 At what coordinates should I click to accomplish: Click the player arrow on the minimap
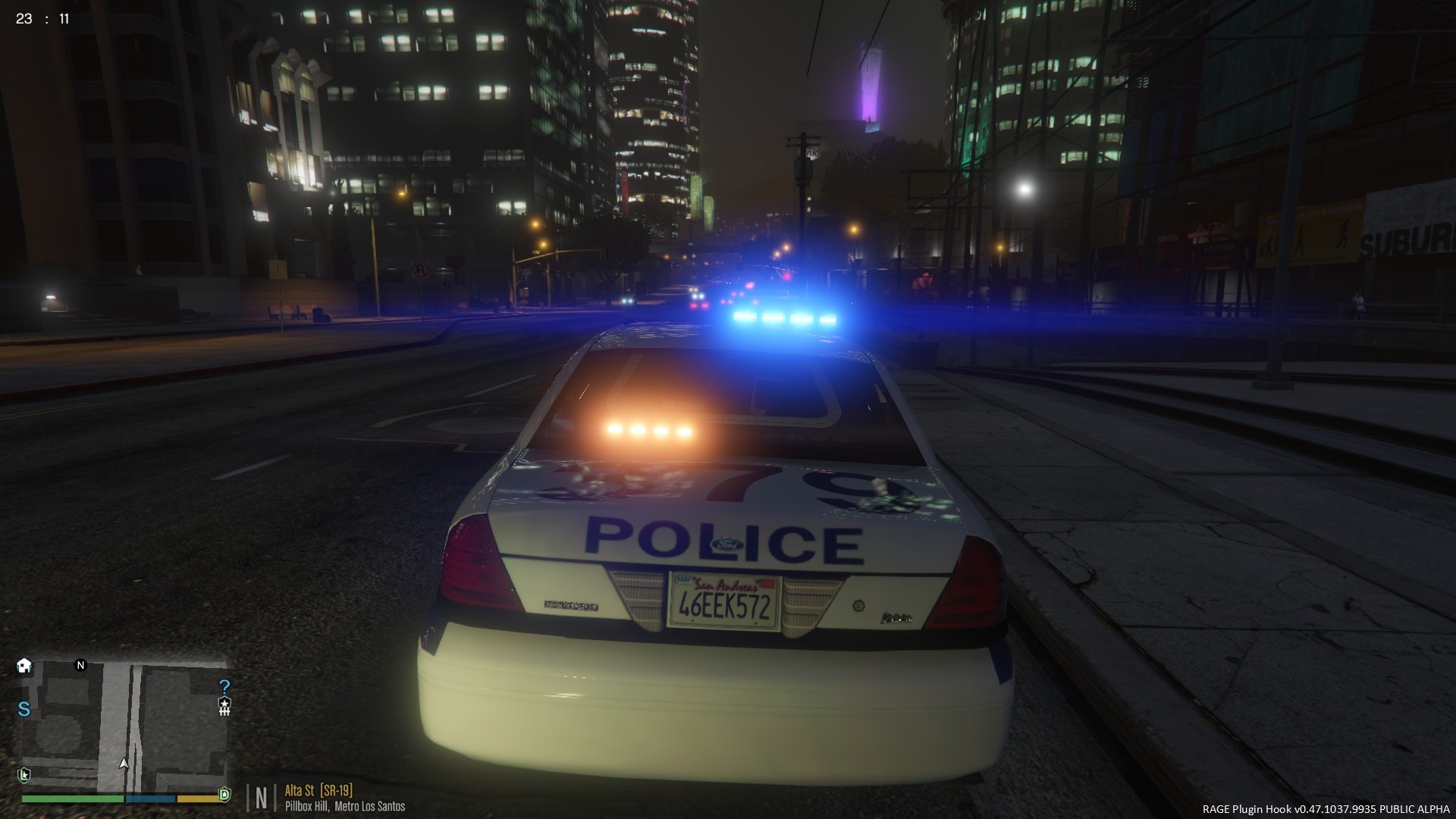point(124,763)
